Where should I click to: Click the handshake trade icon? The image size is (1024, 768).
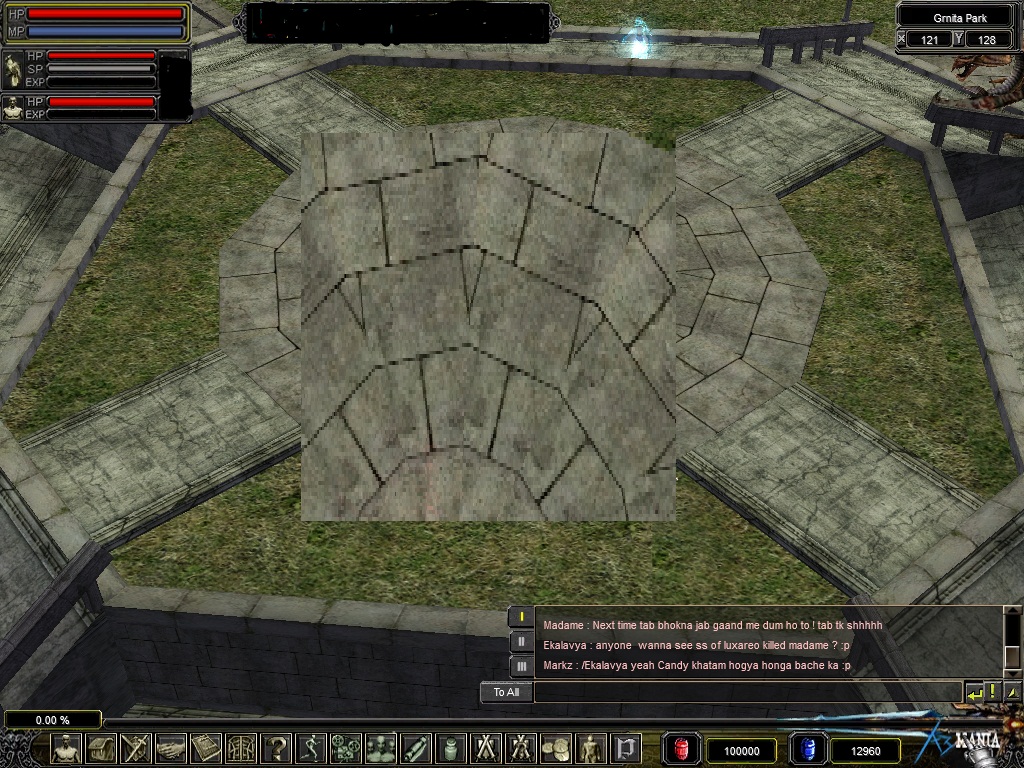171,748
